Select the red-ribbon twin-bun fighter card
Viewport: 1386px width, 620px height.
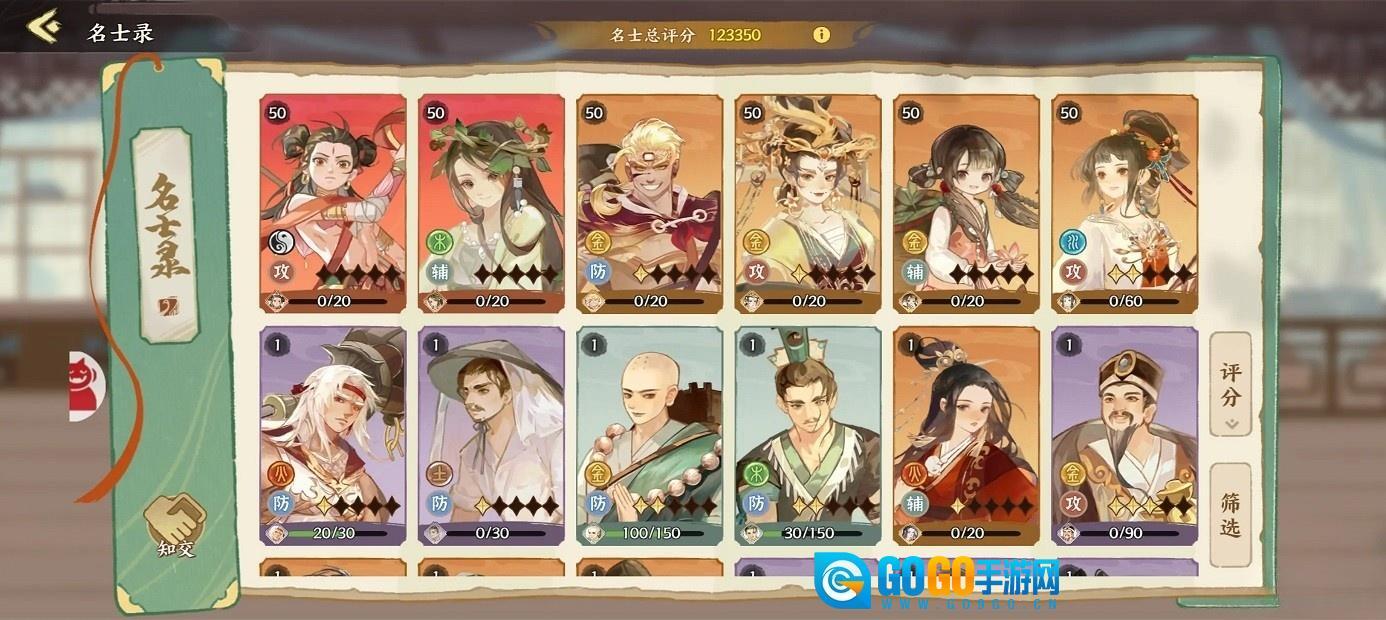[x=333, y=204]
